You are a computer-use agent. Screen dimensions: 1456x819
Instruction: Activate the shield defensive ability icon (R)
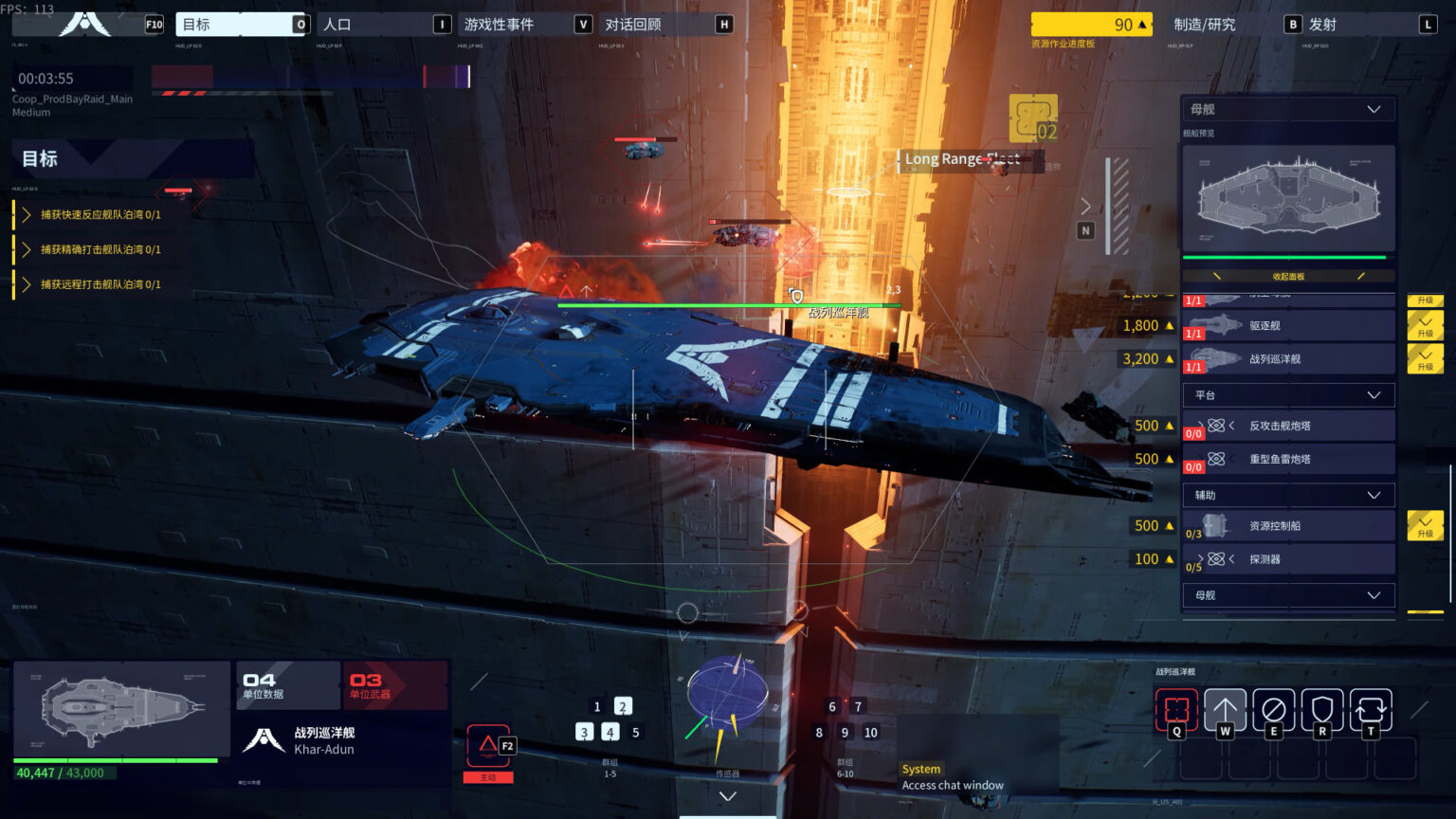[1322, 708]
